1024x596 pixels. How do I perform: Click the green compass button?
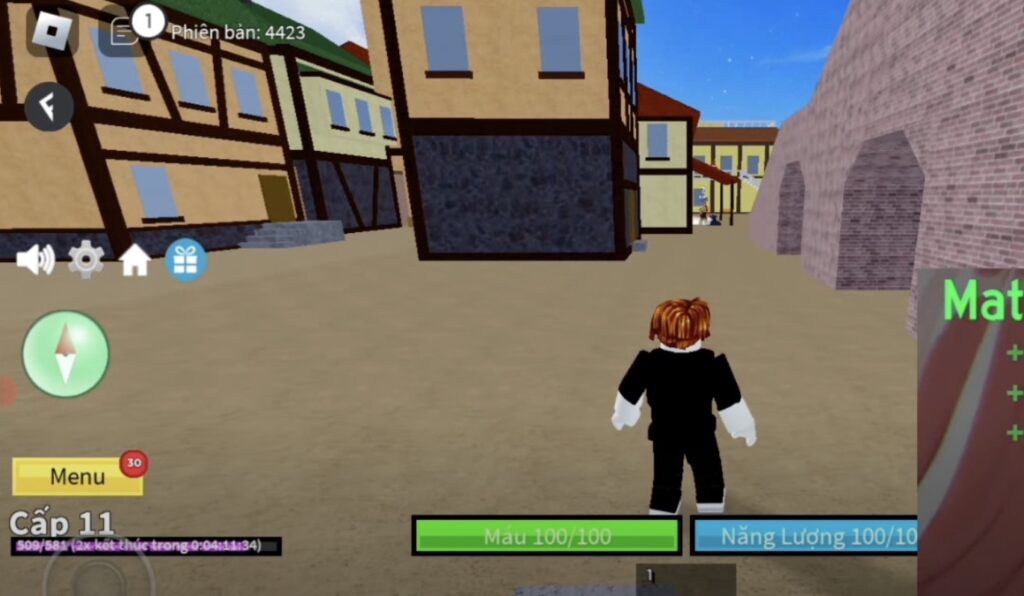pyautogui.click(x=66, y=354)
